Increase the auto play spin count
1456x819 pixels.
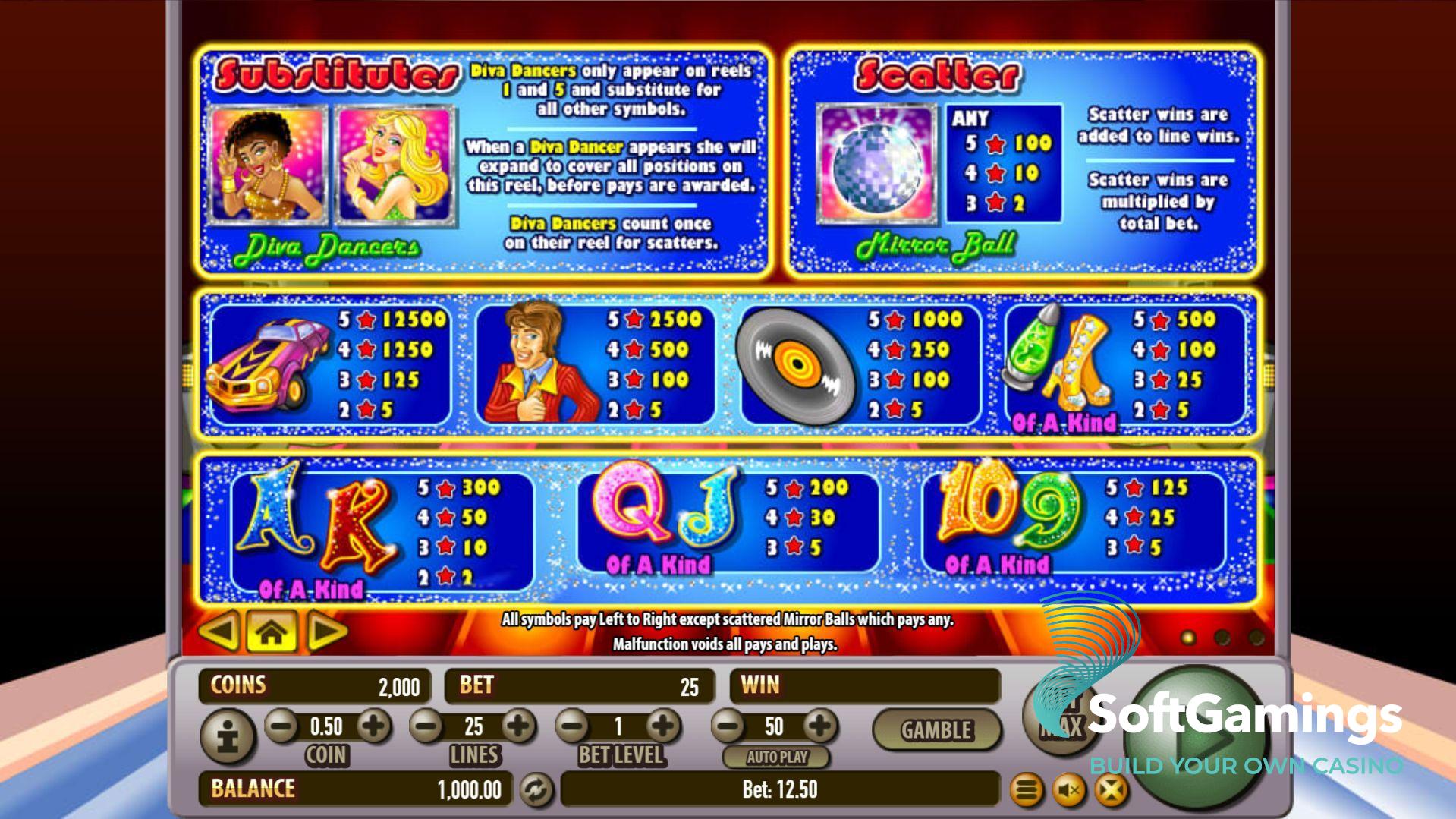819,726
